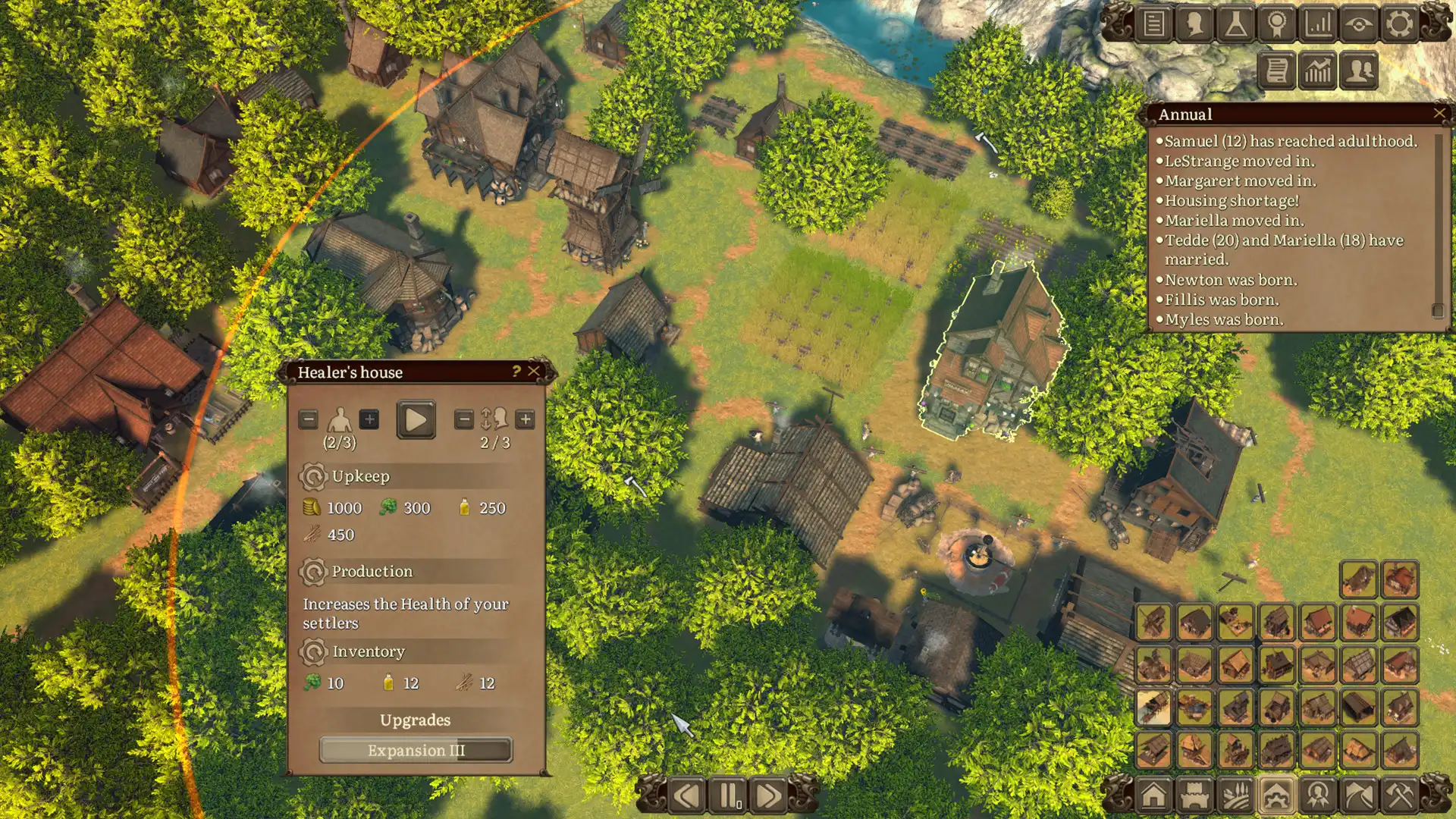Pause the game with the pause control

point(727,793)
